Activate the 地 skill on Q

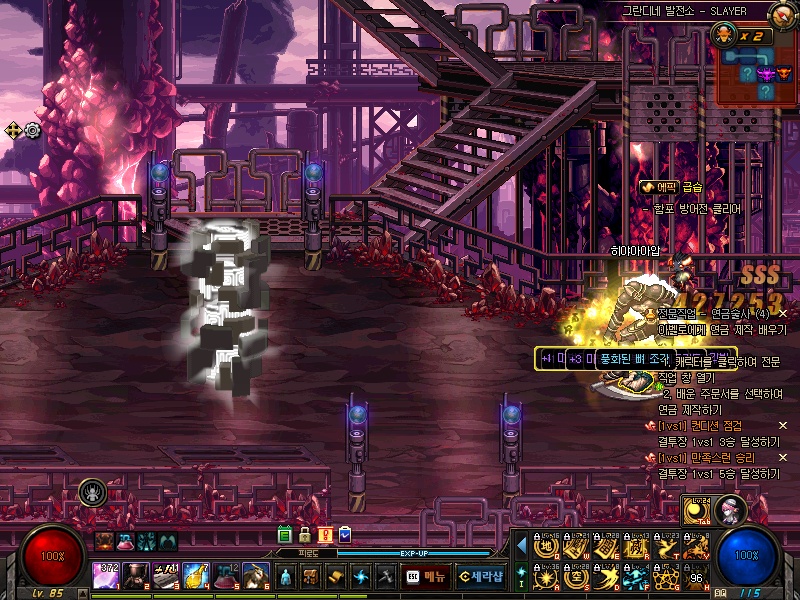coord(545,547)
